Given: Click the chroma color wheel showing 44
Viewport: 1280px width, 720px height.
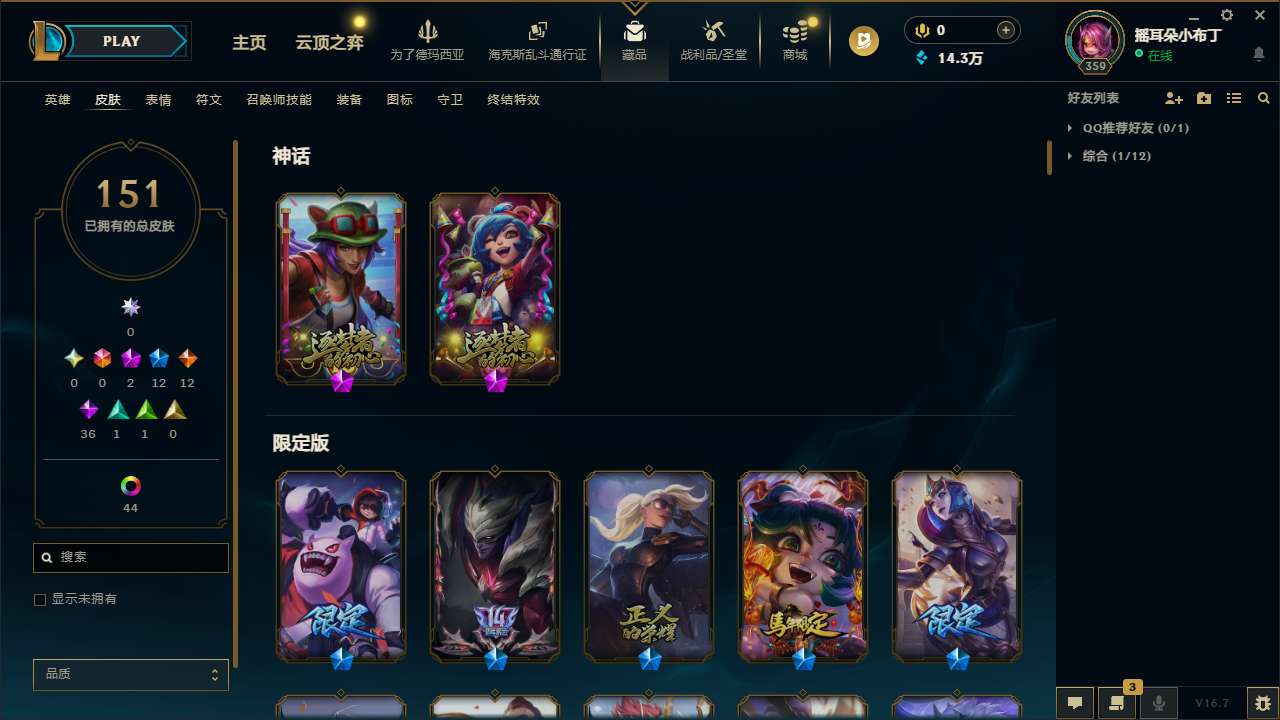Looking at the screenshot, I should [130, 487].
